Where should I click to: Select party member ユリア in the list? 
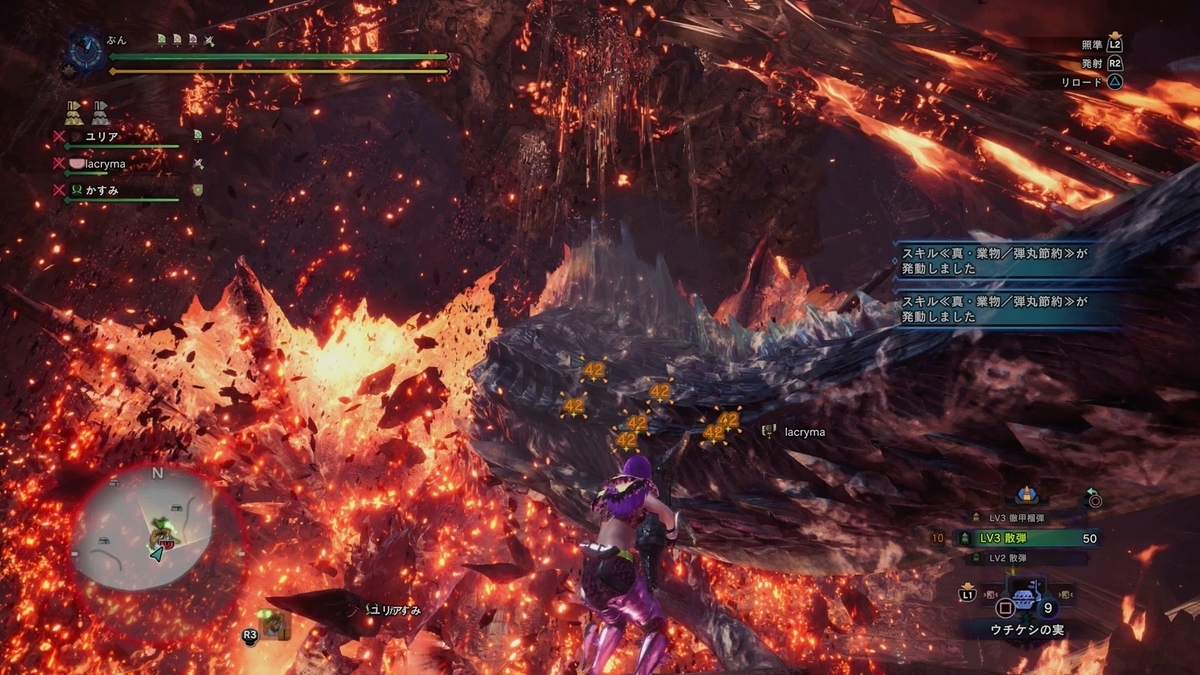tap(104, 136)
